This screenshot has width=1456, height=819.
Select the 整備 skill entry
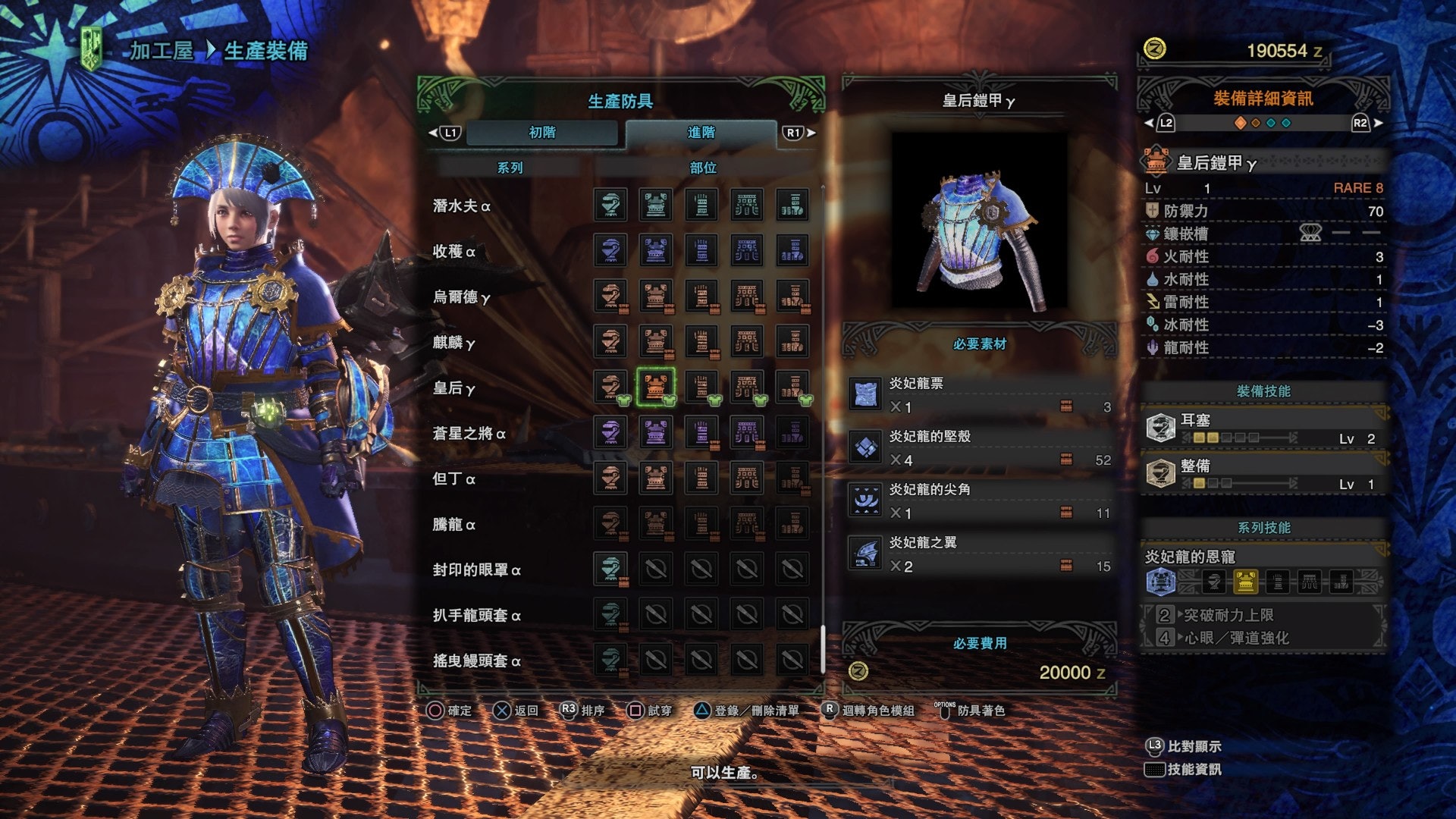(x=1263, y=474)
